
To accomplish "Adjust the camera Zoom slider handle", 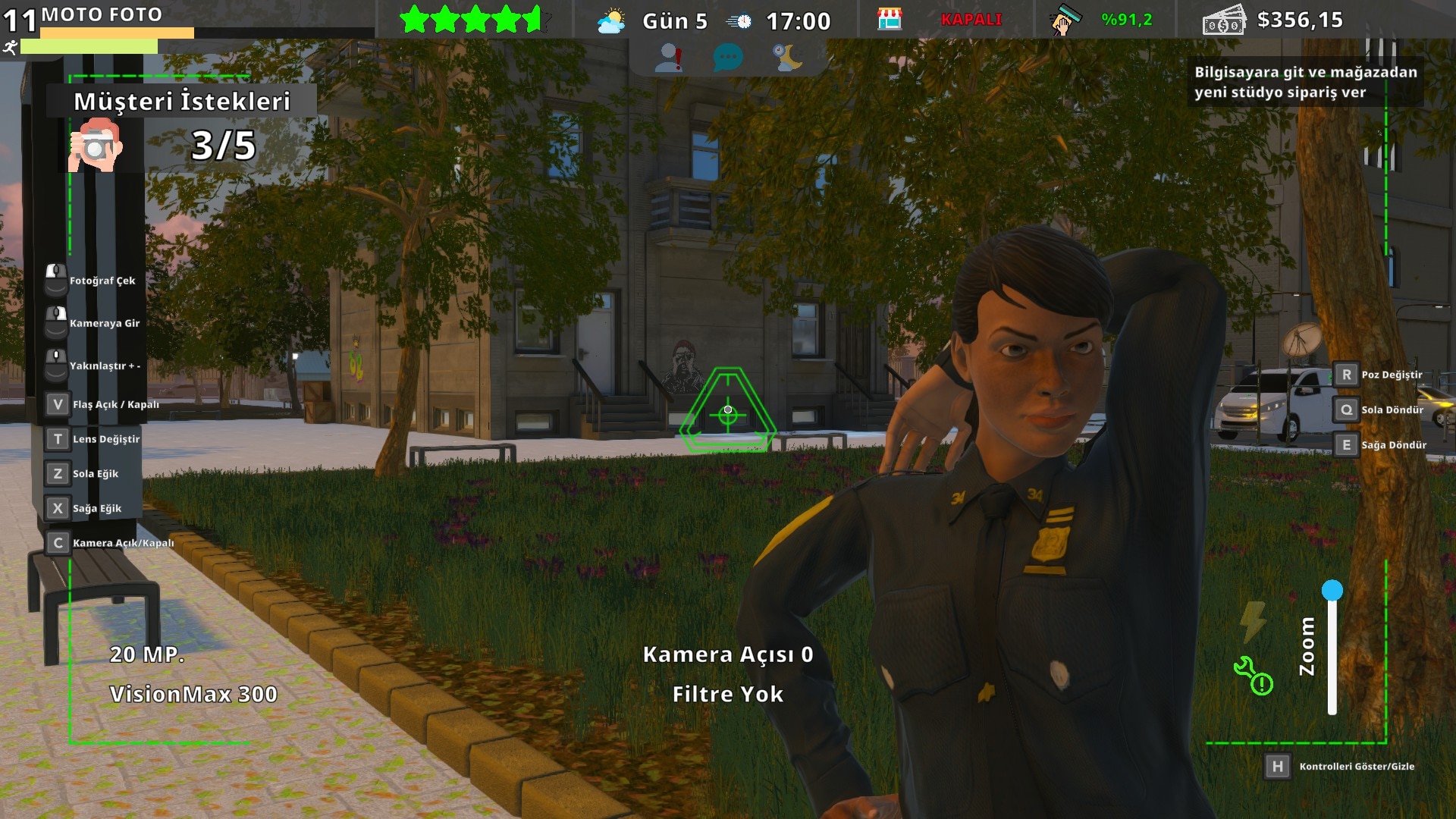I will click(x=1332, y=591).
